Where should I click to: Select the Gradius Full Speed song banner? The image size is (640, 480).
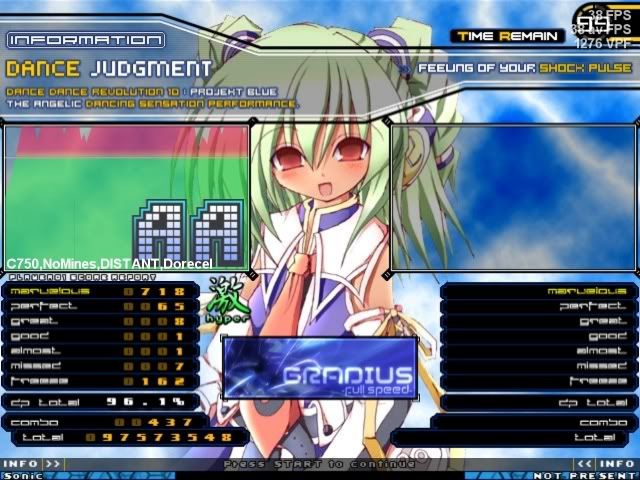[x=320, y=367]
